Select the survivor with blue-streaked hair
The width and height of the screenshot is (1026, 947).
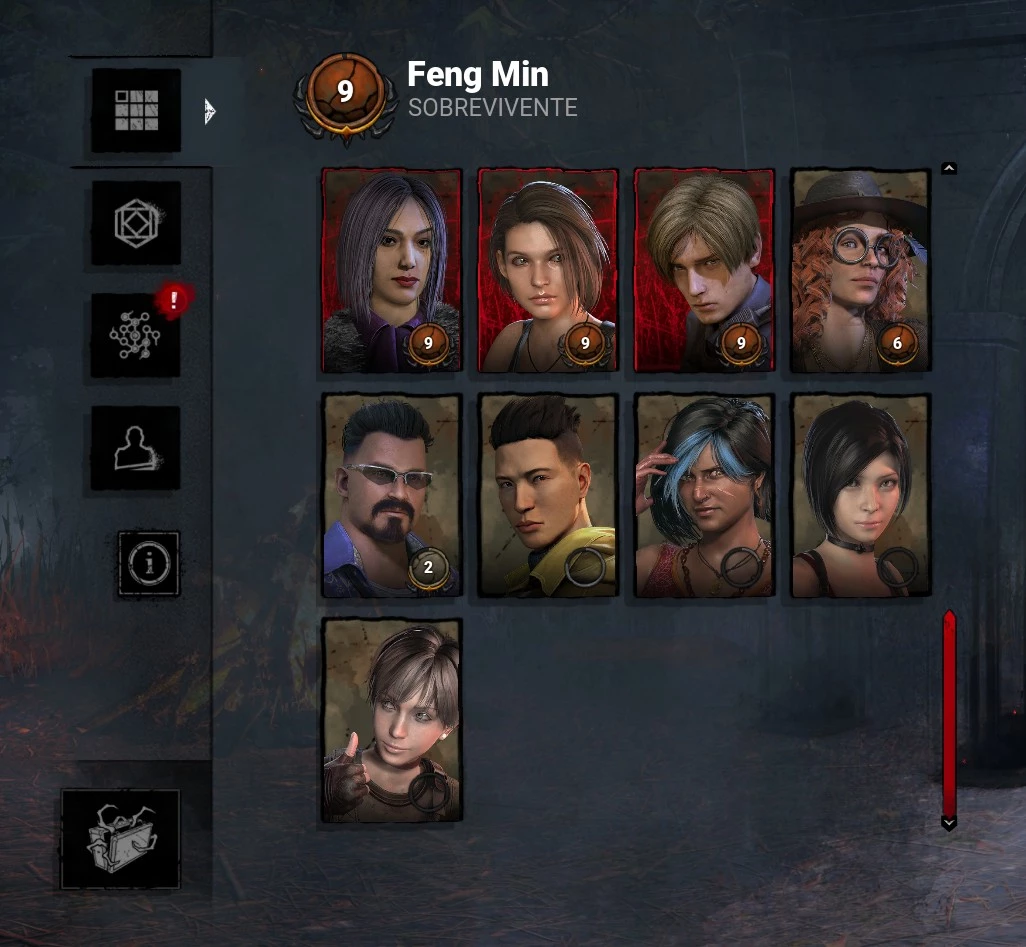[x=704, y=495]
